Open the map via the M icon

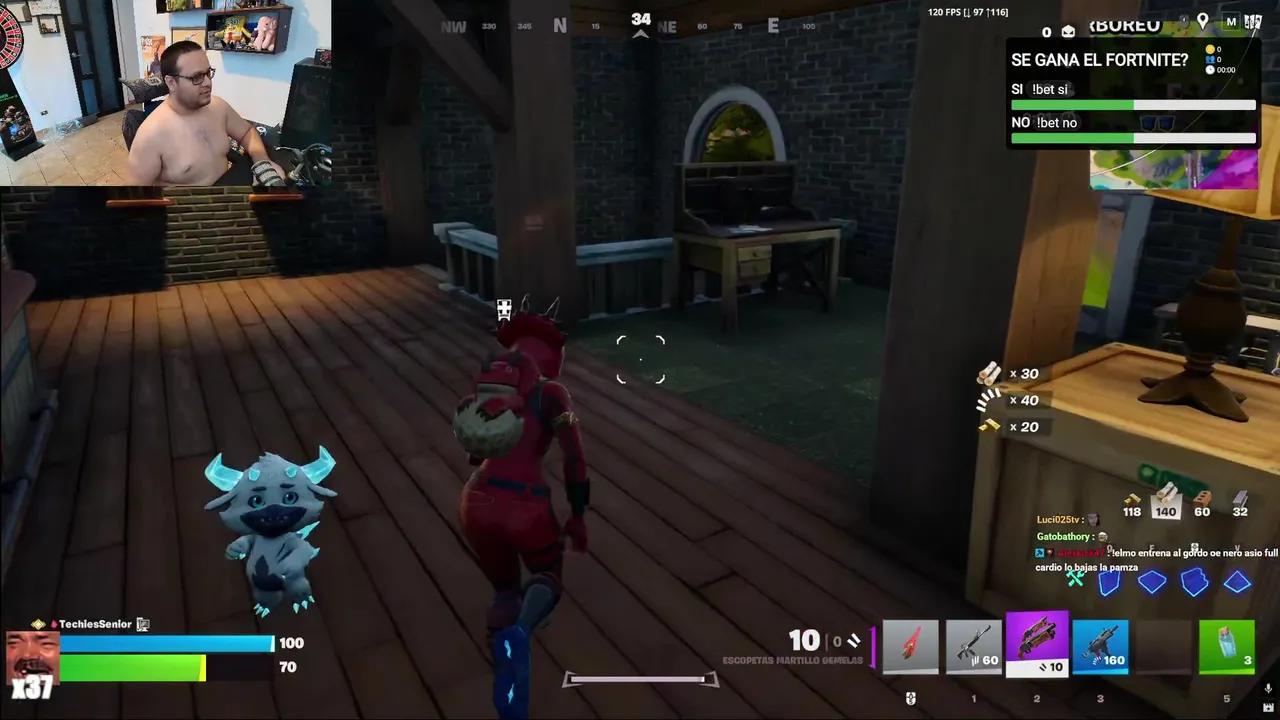[x=1231, y=21]
